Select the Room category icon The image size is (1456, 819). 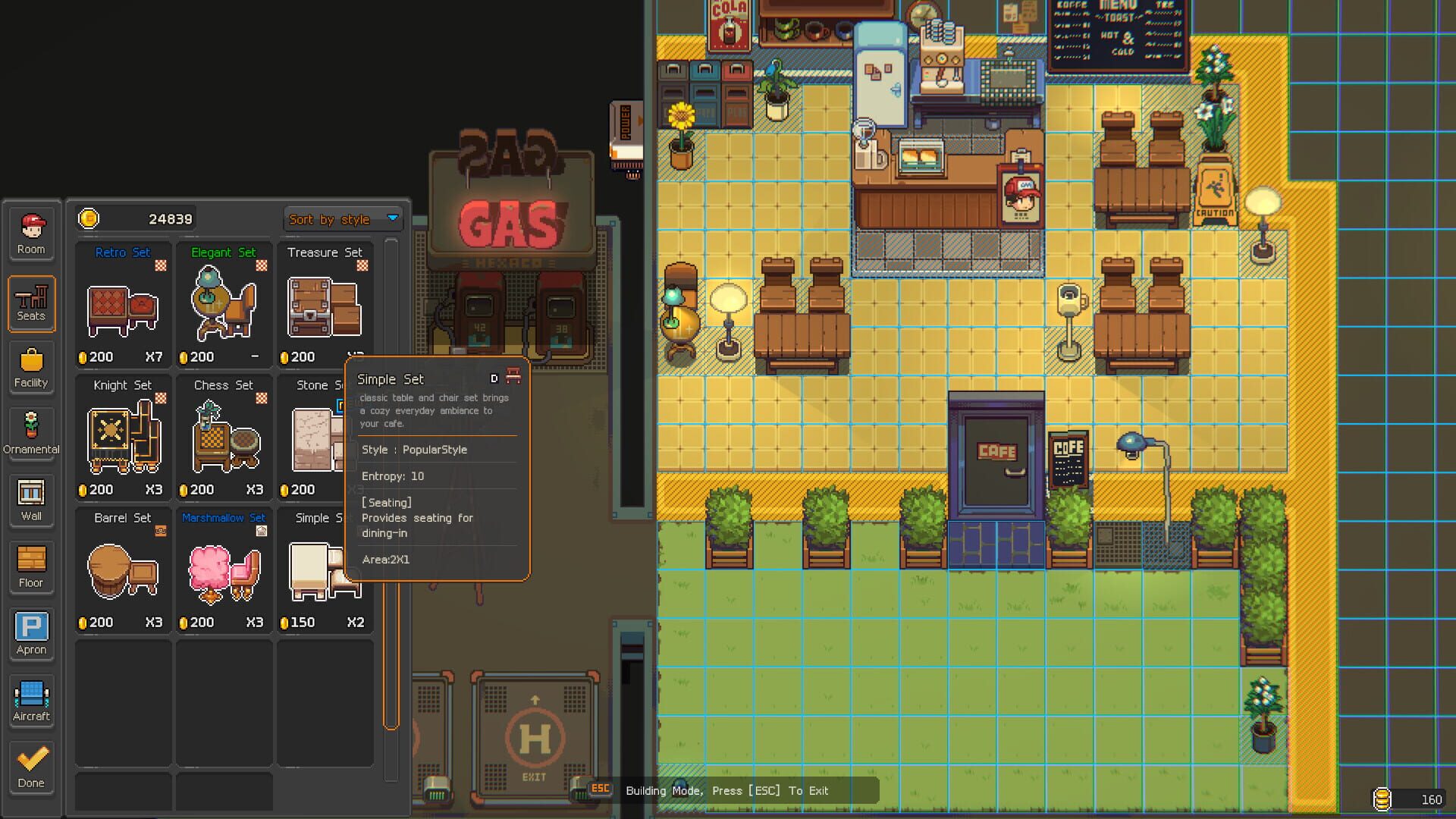pyautogui.click(x=31, y=234)
